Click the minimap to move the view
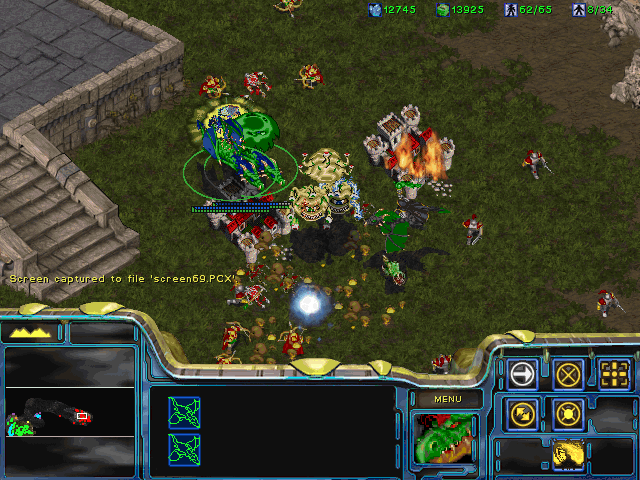640x480 pixels. point(70,411)
